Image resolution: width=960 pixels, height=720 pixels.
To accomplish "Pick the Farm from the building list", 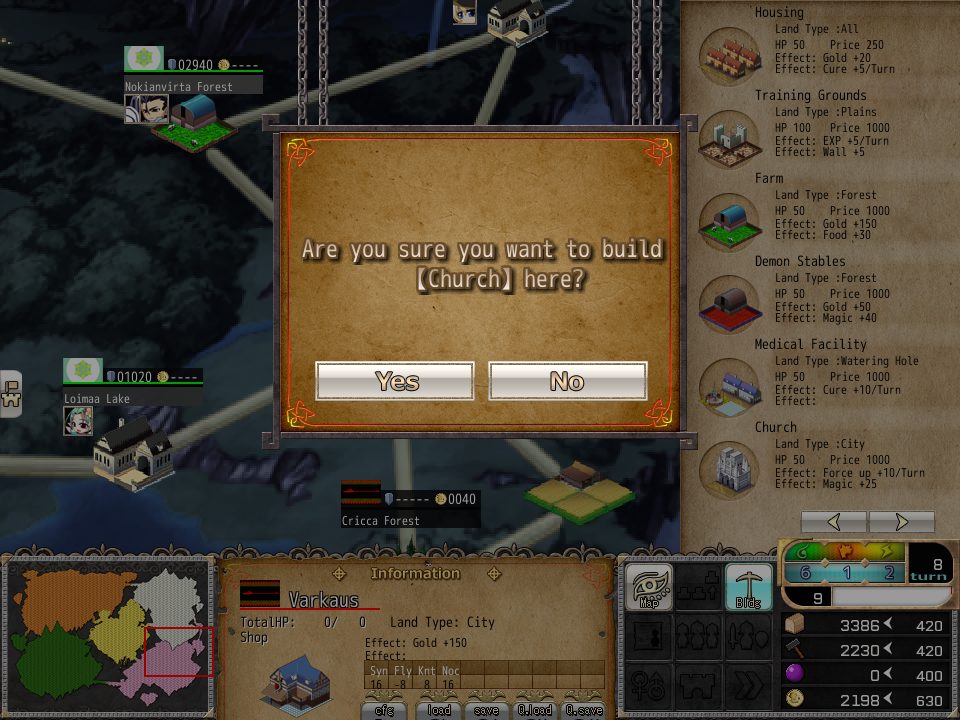I will click(x=730, y=217).
